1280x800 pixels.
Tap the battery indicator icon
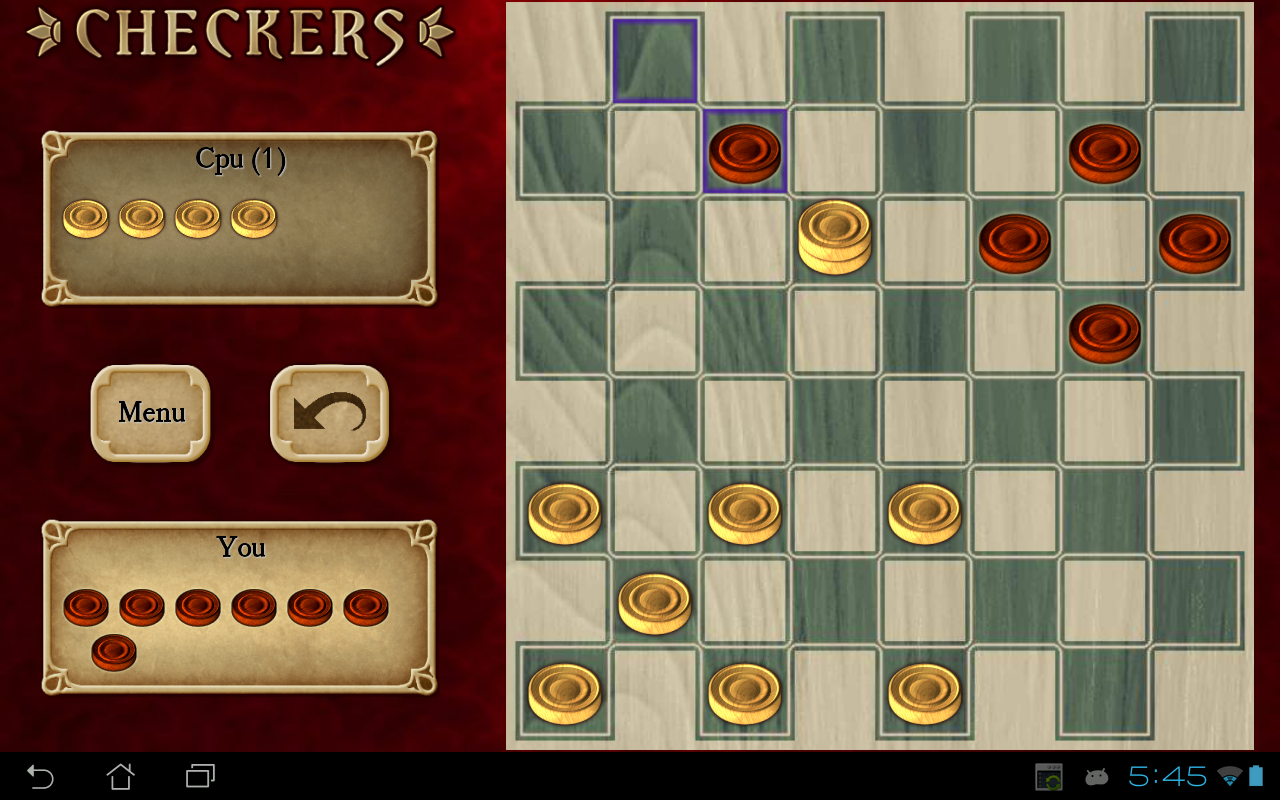(x=1255, y=776)
